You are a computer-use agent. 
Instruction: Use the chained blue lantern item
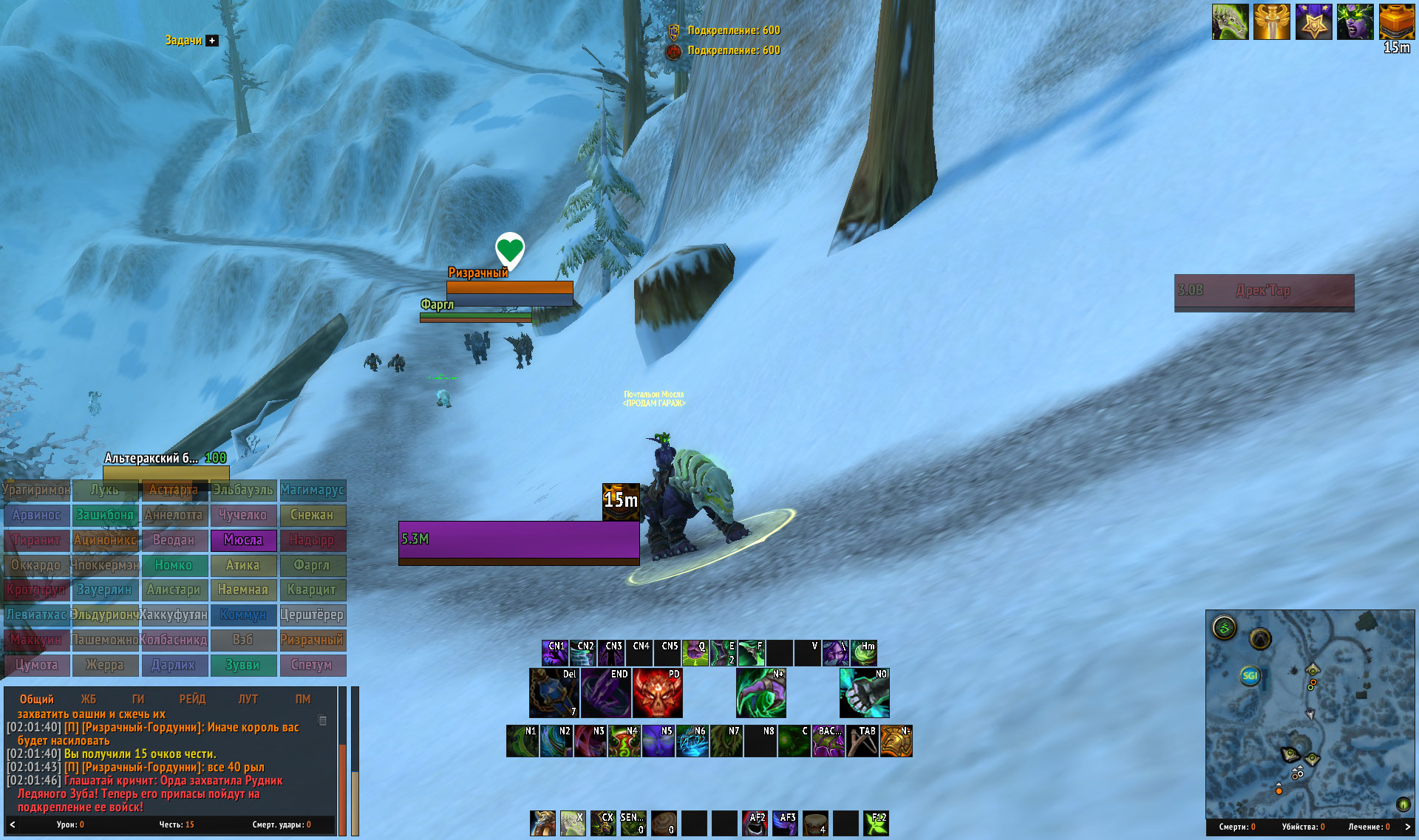click(554, 693)
